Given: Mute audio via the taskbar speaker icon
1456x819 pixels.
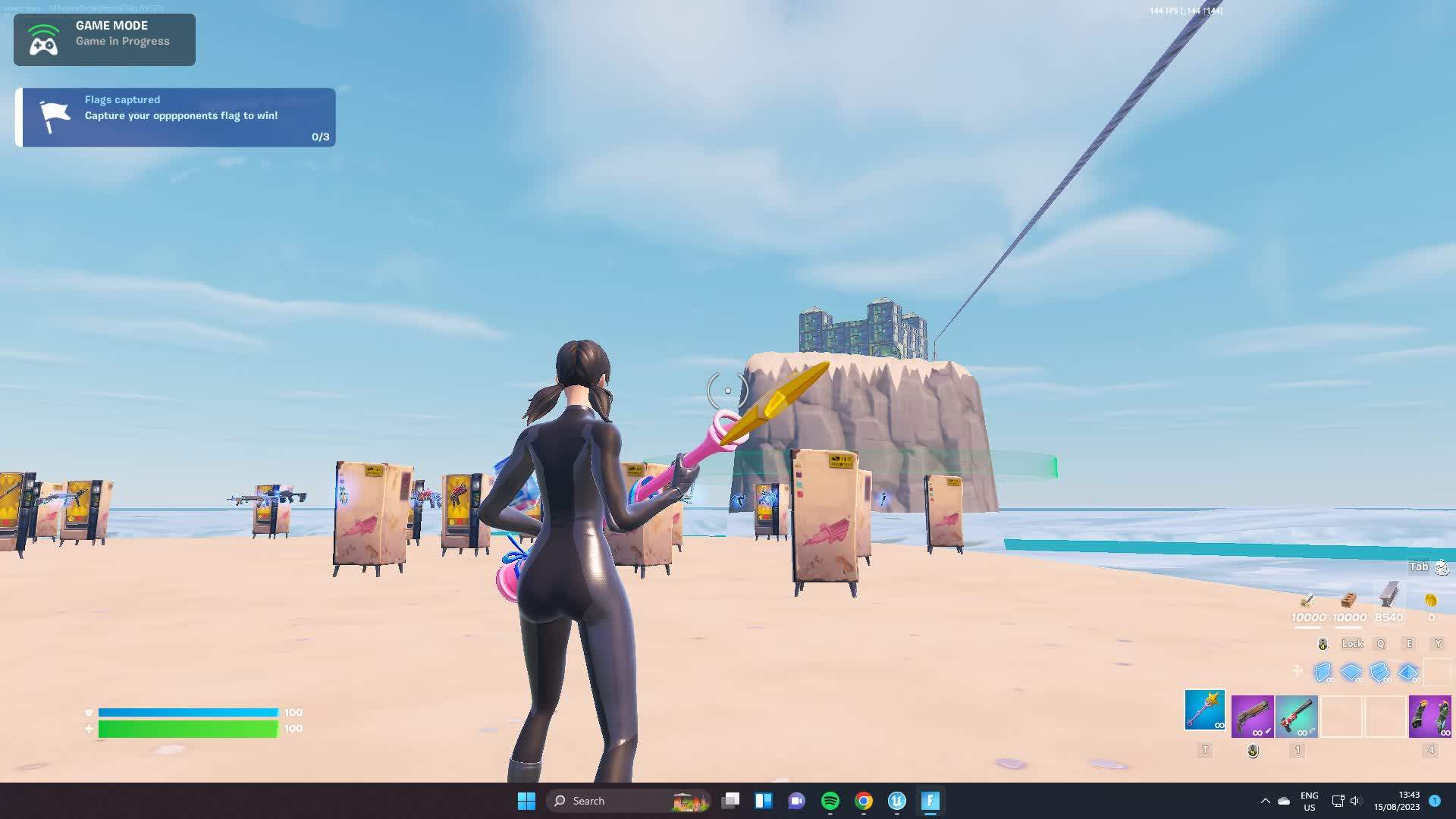Looking at the screenshot, I should 1355,800.
